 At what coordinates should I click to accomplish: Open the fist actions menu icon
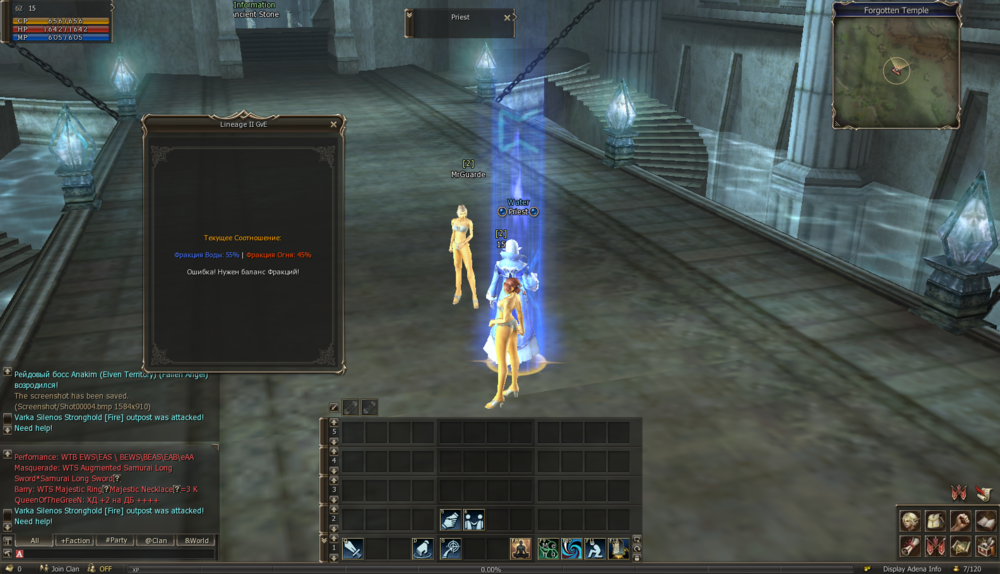960,521
